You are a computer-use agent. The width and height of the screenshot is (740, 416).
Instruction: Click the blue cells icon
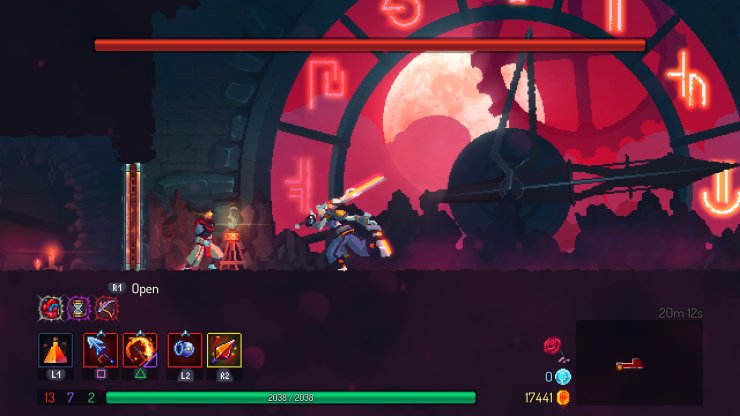click(563, 376)
